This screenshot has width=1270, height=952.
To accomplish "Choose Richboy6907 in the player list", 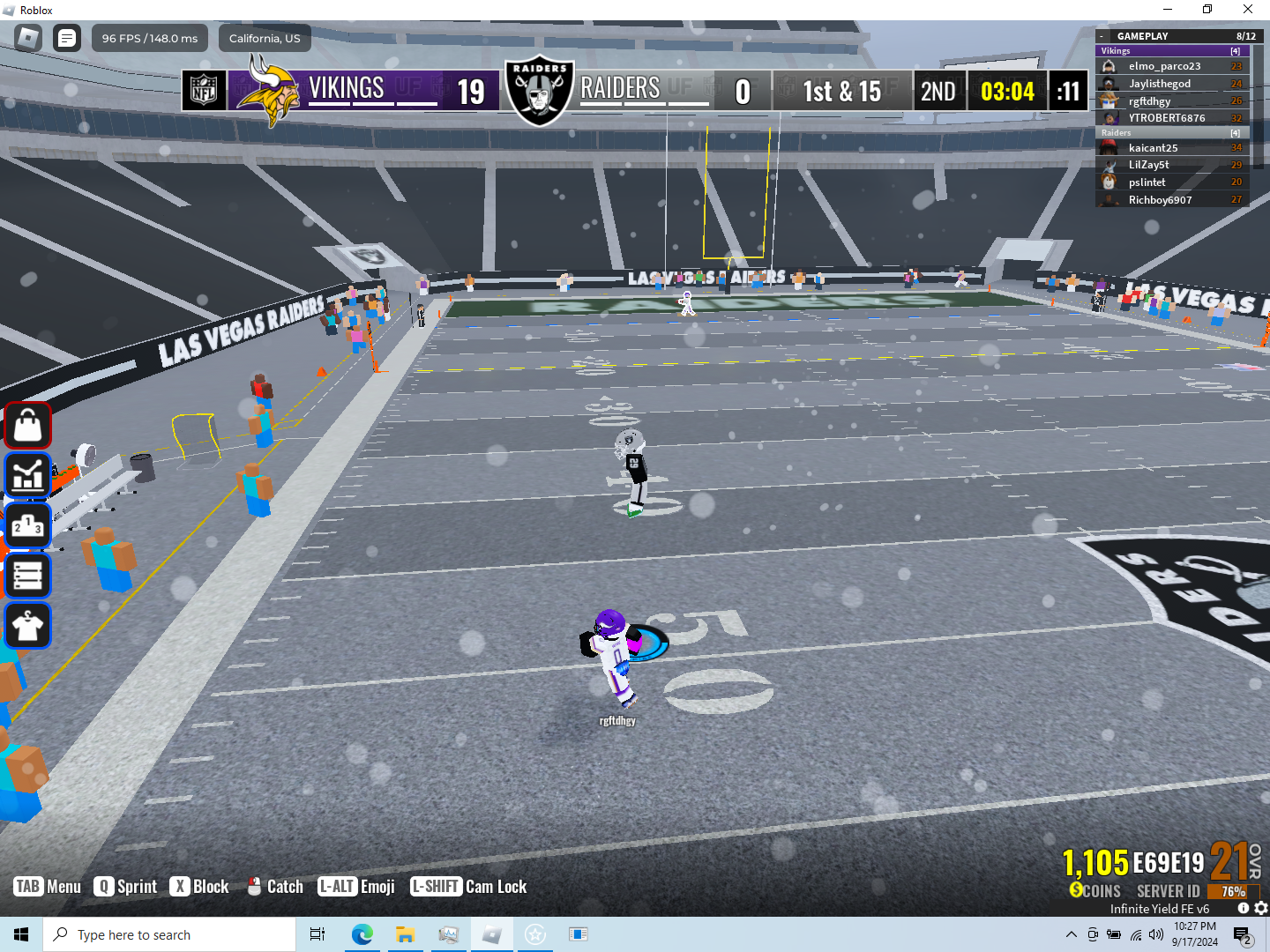I will click(x=1160, y=200).
